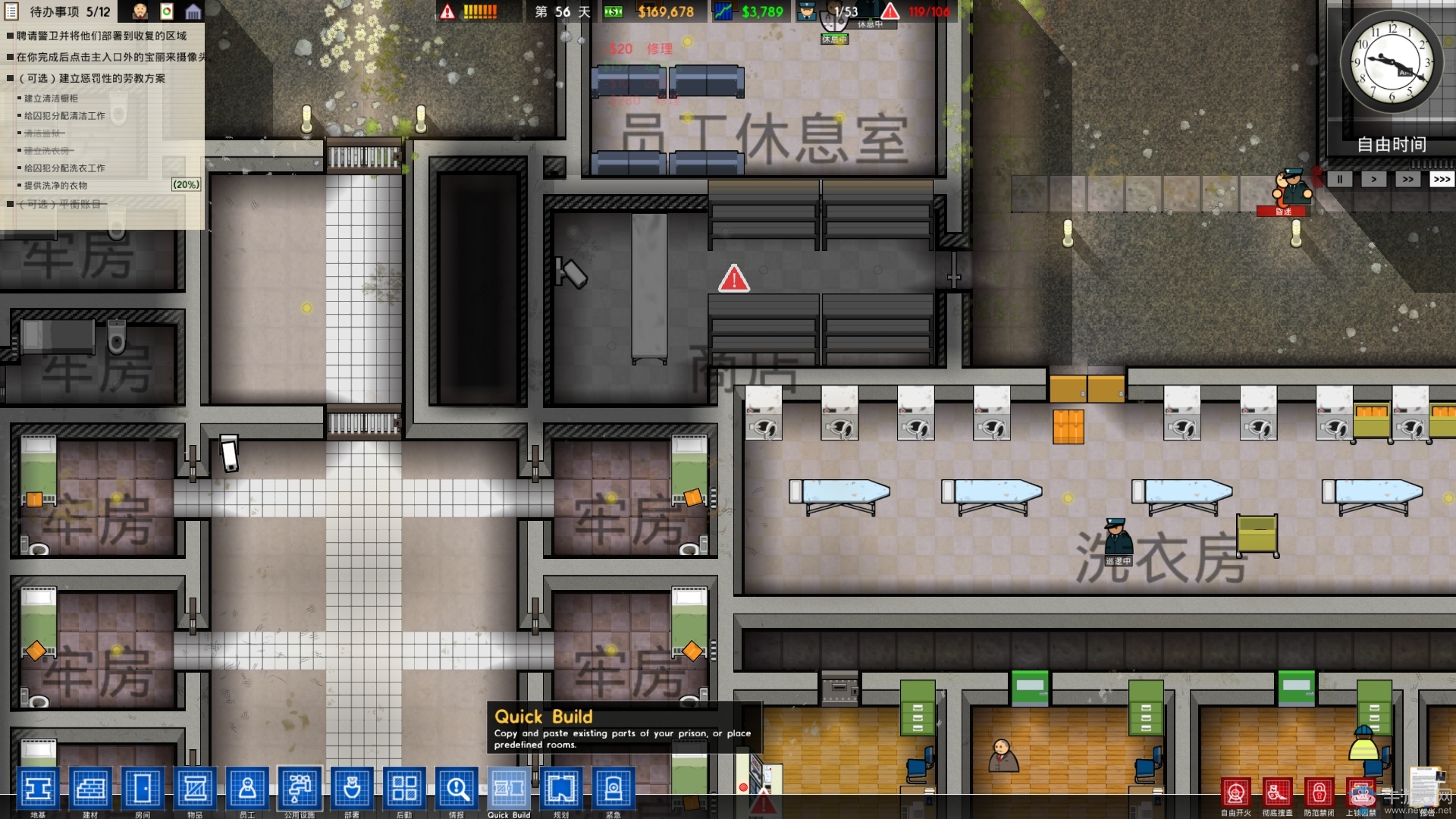Screen dimensions: 1456x819
Task: Open the 规划 (Planning) tool
Action: click(x=561, y=789)
